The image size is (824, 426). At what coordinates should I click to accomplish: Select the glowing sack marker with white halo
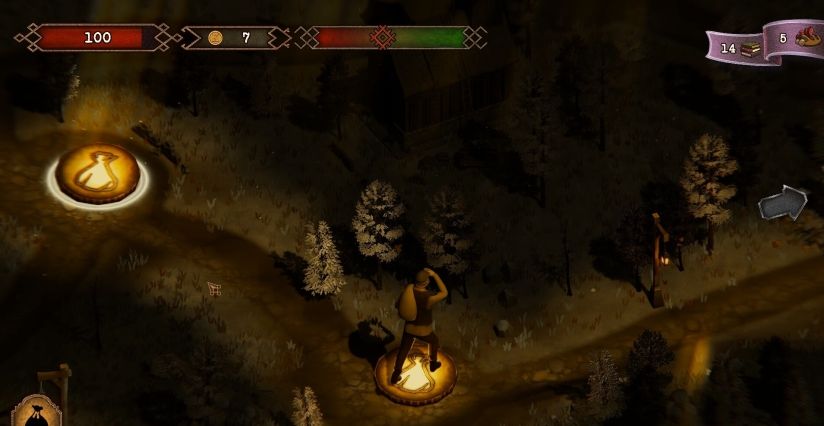point(97,174)
